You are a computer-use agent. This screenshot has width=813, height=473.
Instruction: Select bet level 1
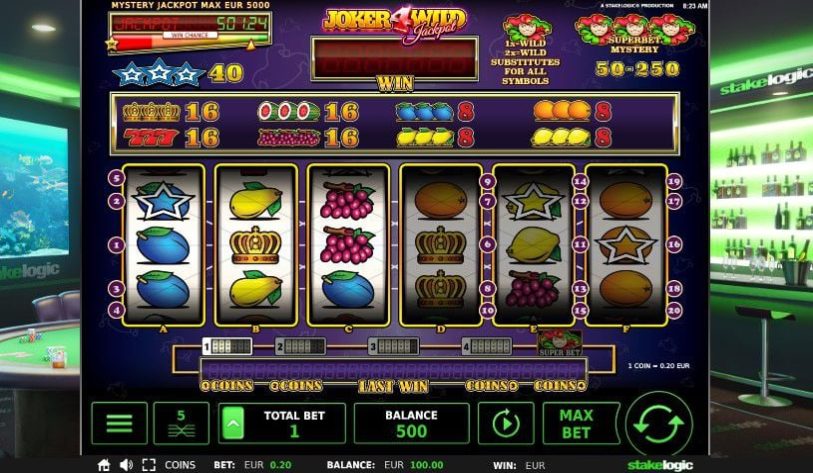click(x=227, y=347)
